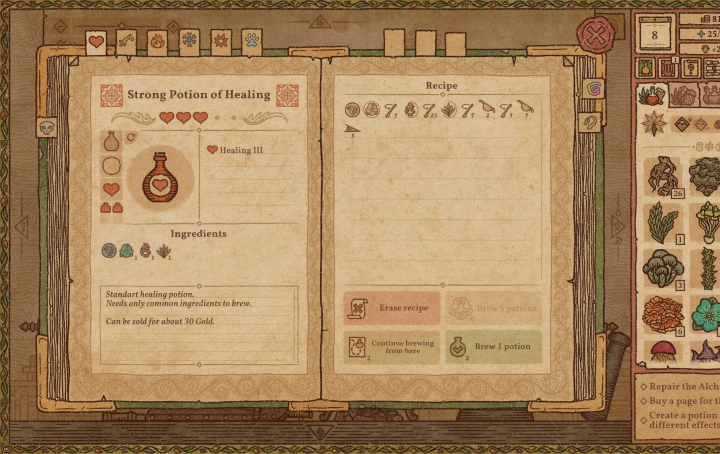
Task: Brew 1 potion
Action: (493, 346)
